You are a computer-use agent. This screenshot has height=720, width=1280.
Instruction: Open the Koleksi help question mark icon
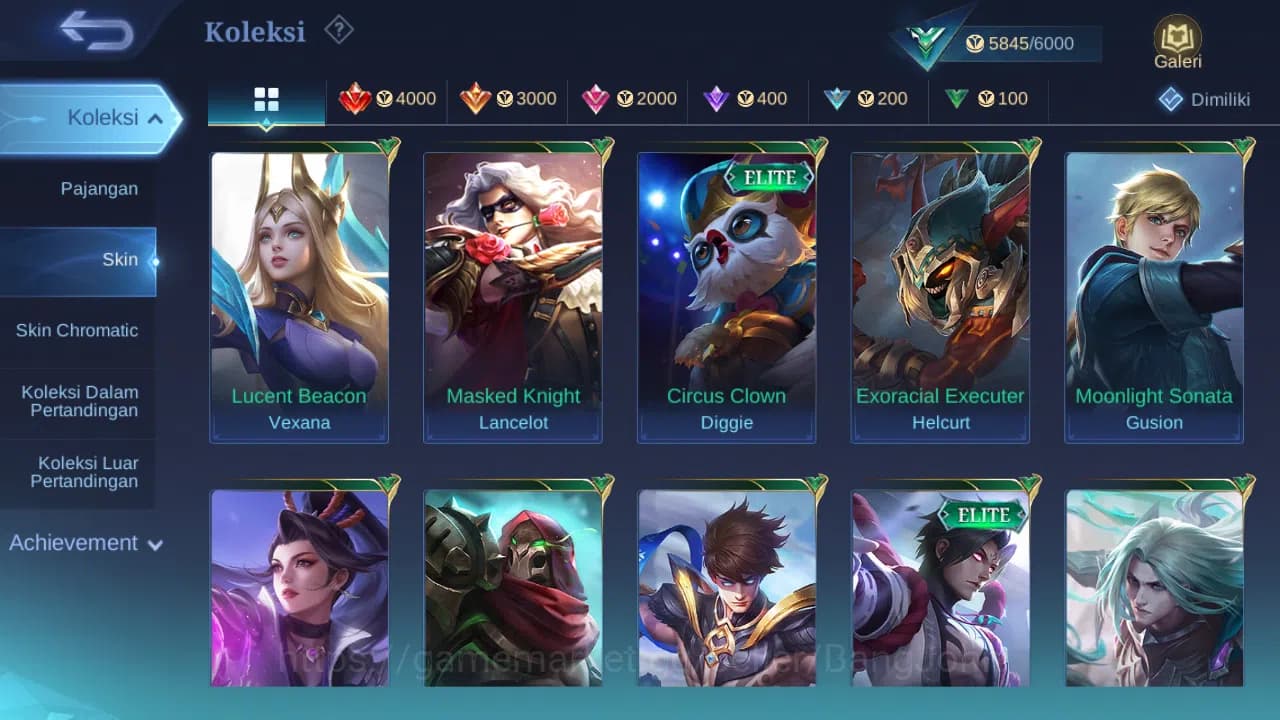pyautogui.click(x=338, y=31)
